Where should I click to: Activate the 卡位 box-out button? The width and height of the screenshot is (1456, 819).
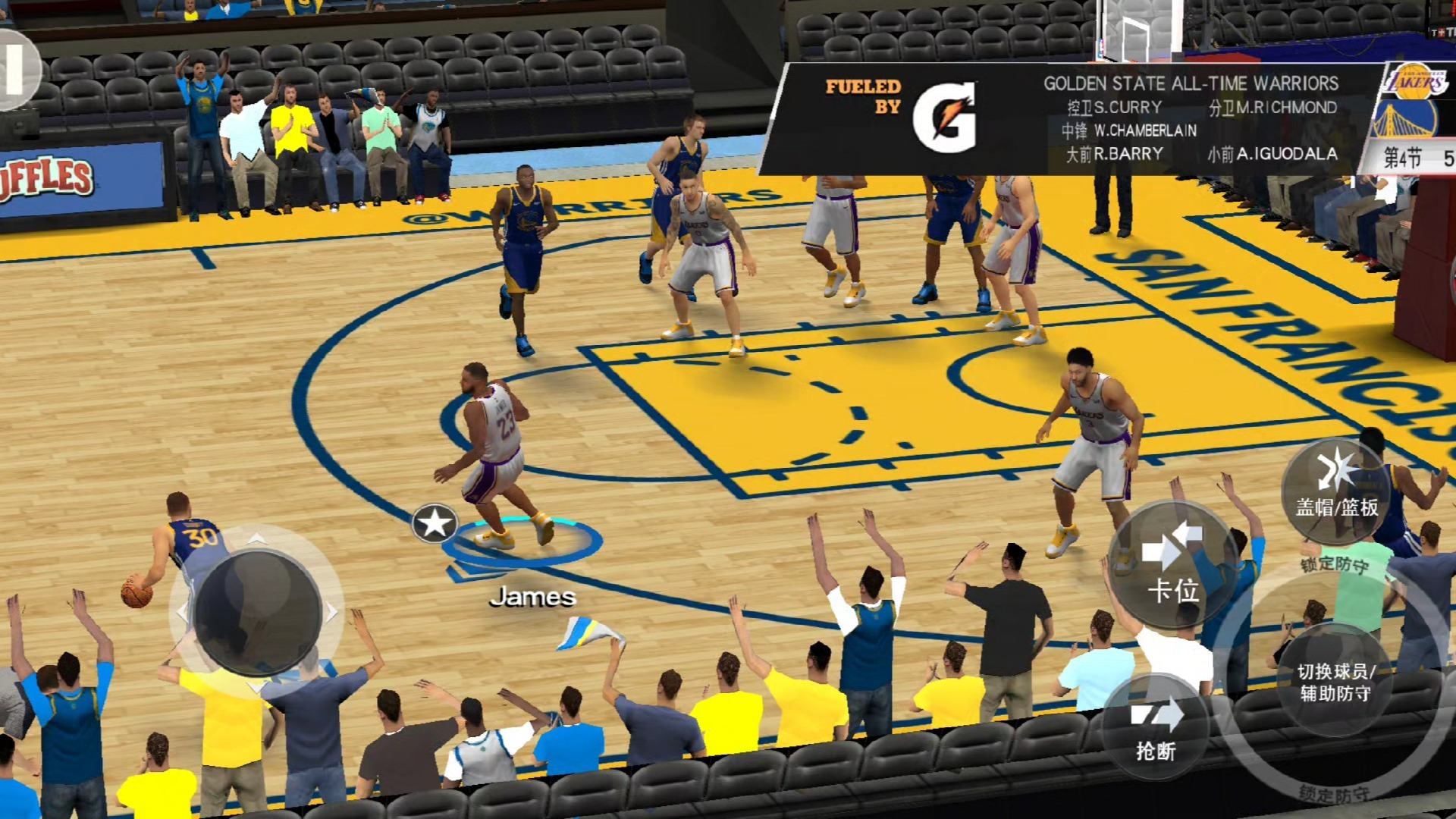[x=1172, y=565]
